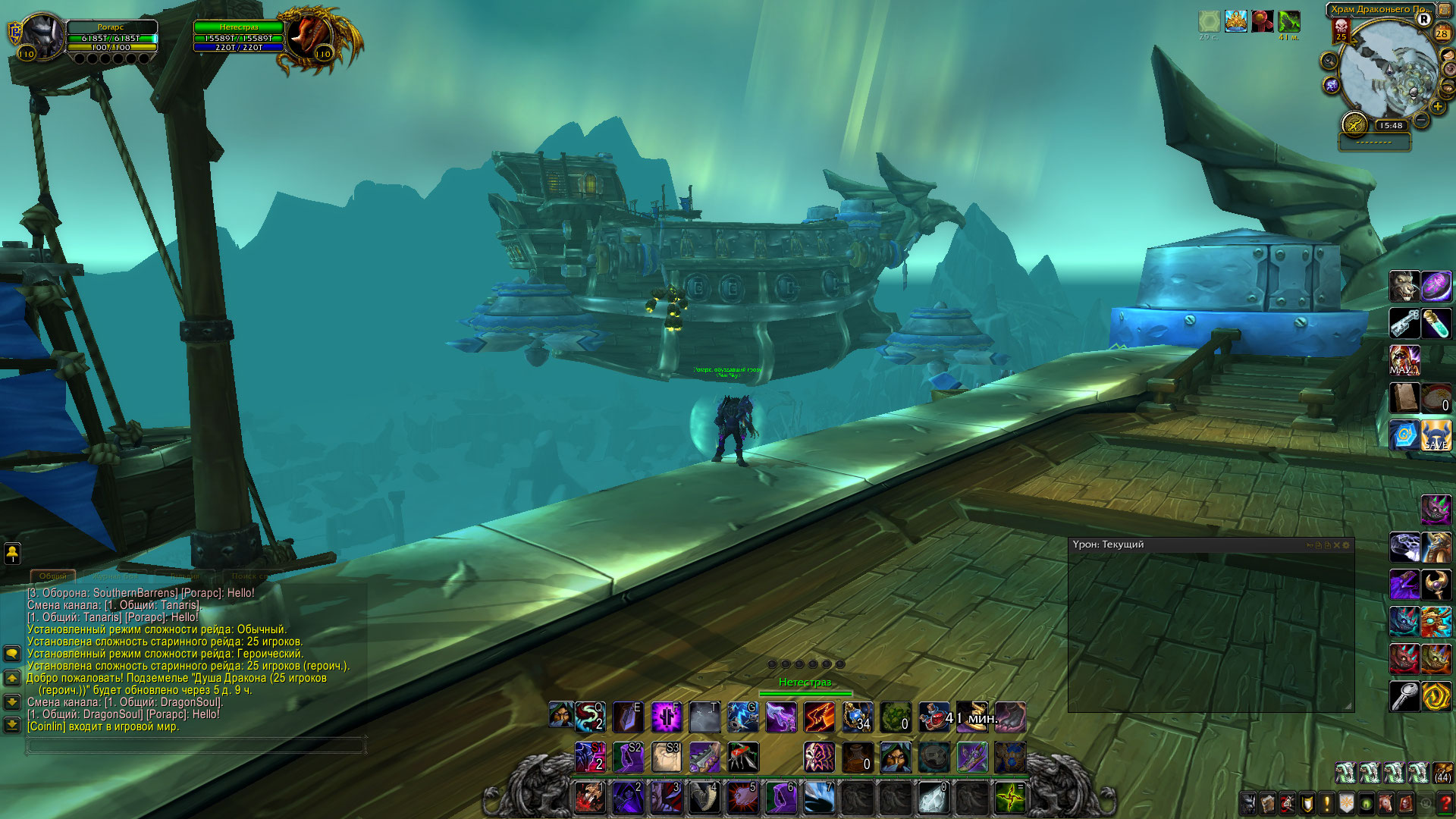Screen dimensions: 1456x819
Task: Zoom out the minimap with minus button
Action: click(1422, 120)
